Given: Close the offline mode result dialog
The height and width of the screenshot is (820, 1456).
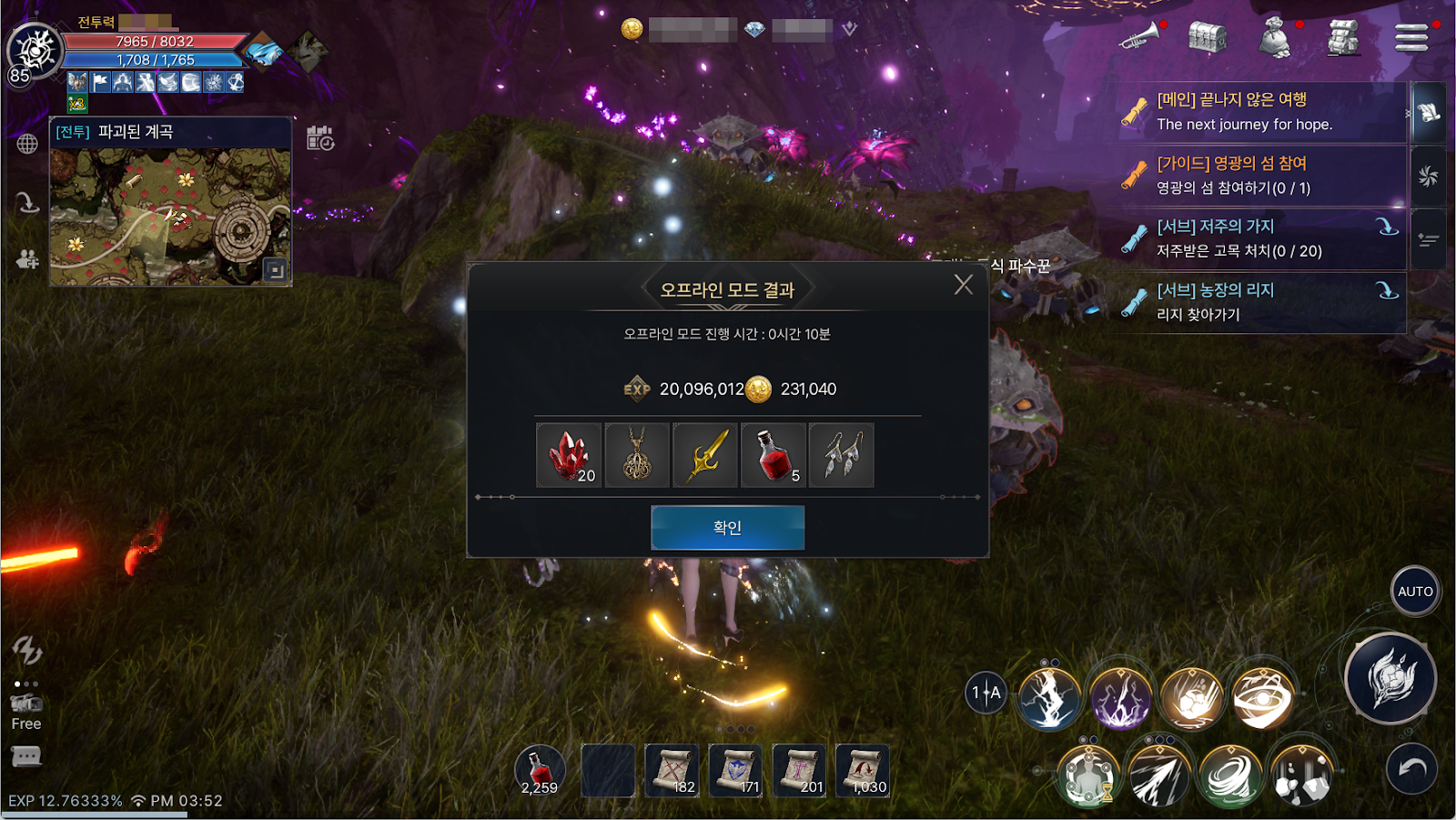Looking at the screenshot, I should point(963,285).
